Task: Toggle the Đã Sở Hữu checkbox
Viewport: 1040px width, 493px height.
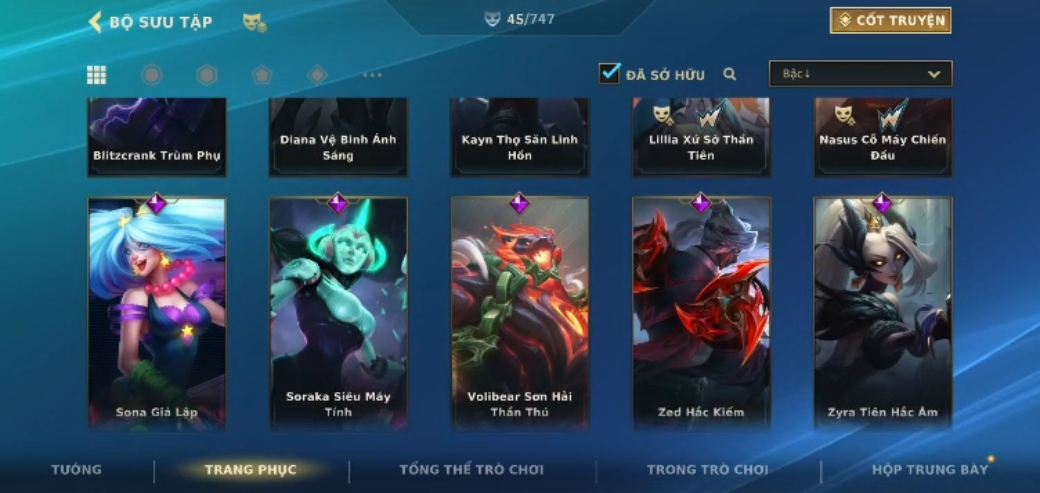Action: pyautogui.click(x=609, y=73)
